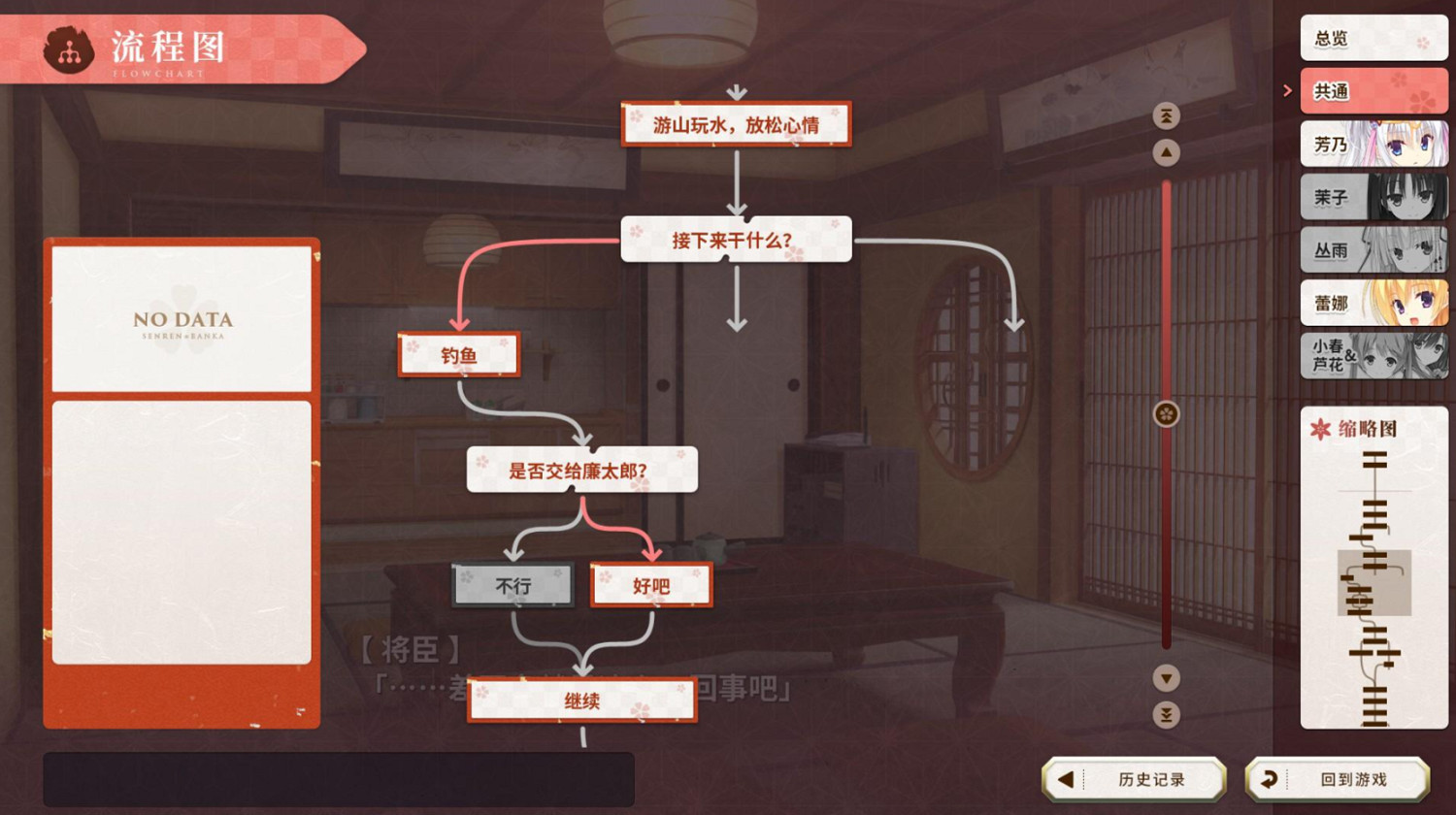
Task: Click the single down arrow below the scrollbar
Action: coord(1165,679)
